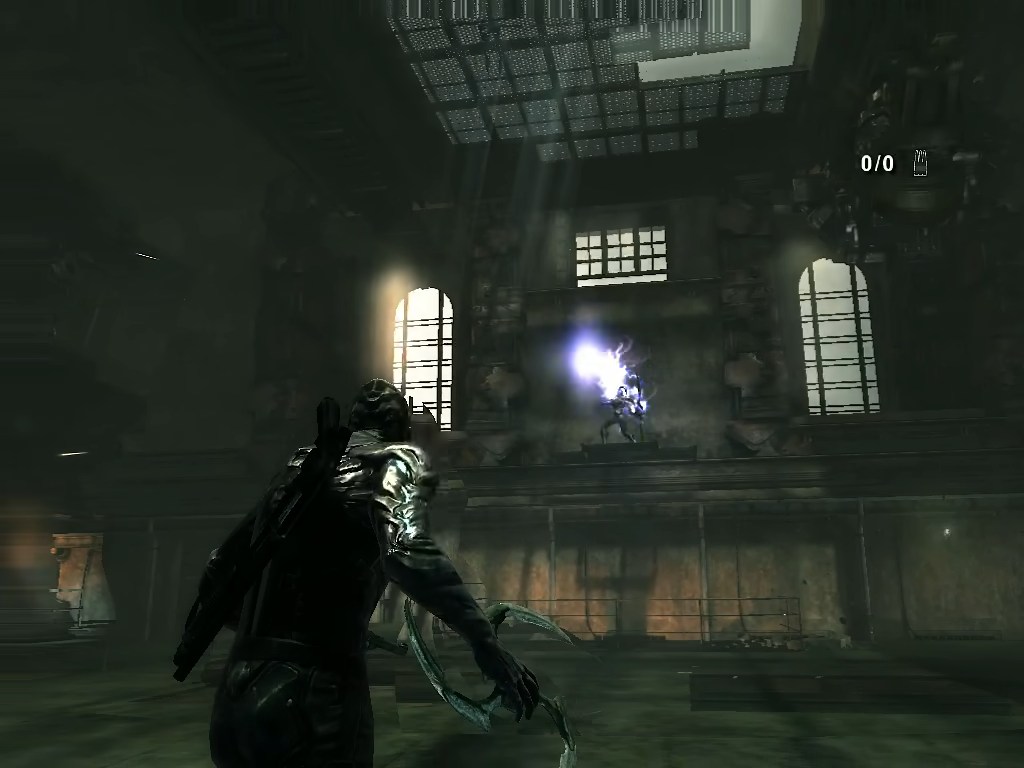The height and width of the screenshot is (768, 1024).
Task: Click the ammo clip icon beside 0/0
Action: [920, 163]
